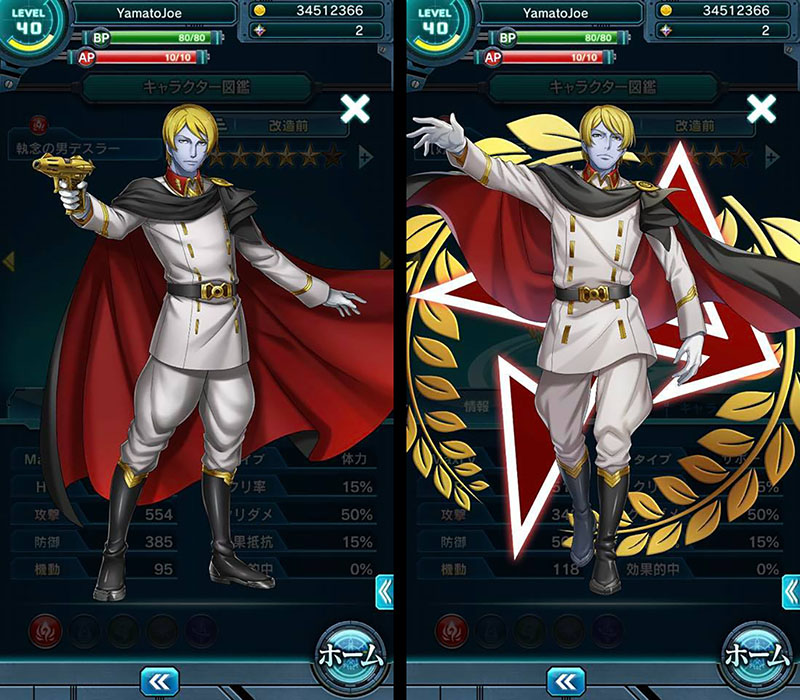Close the portrait with the red star emblem

tap(762, 109)
